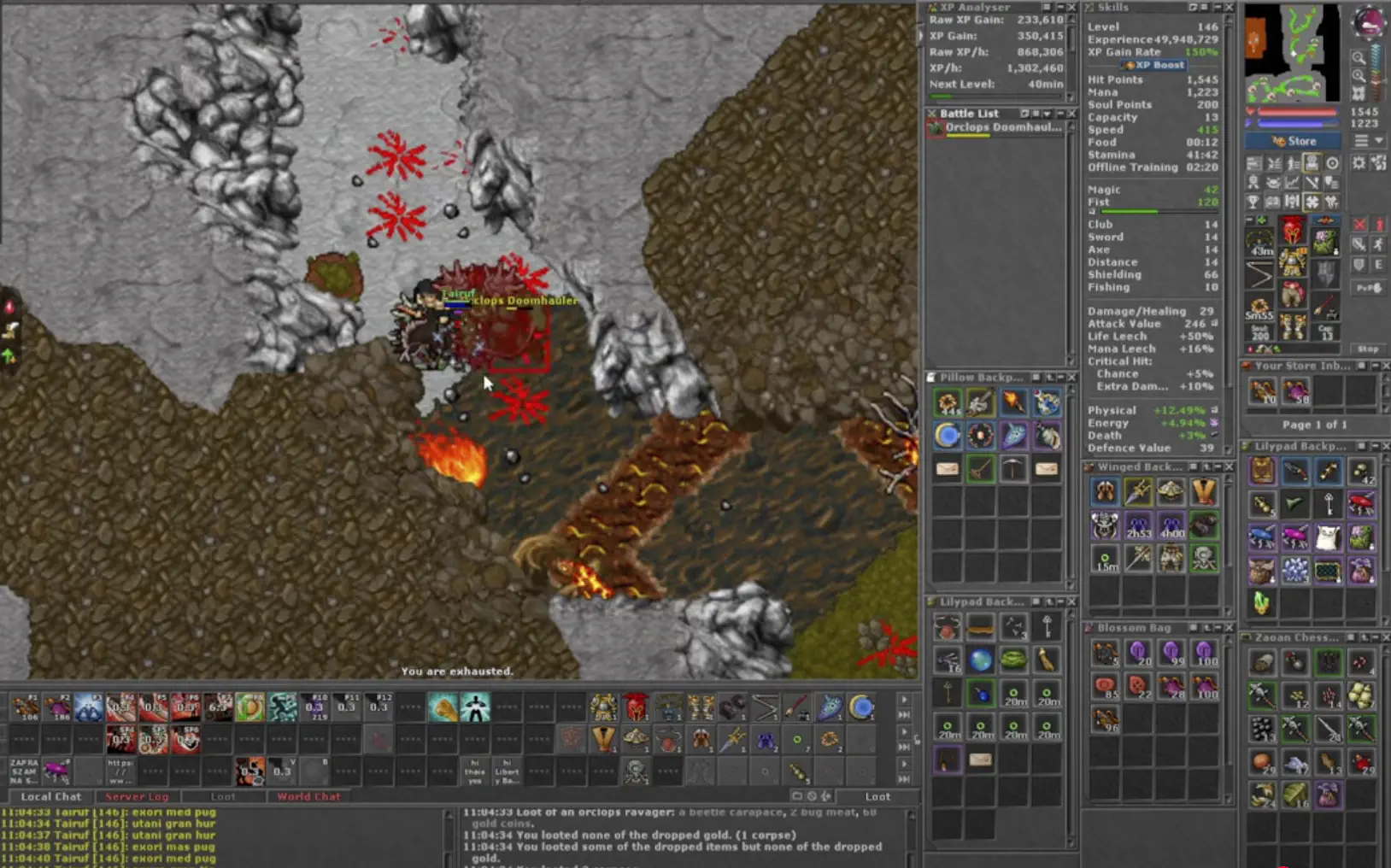
Task: Switch to the Server Log tab
Action: [x=137, y=796]
